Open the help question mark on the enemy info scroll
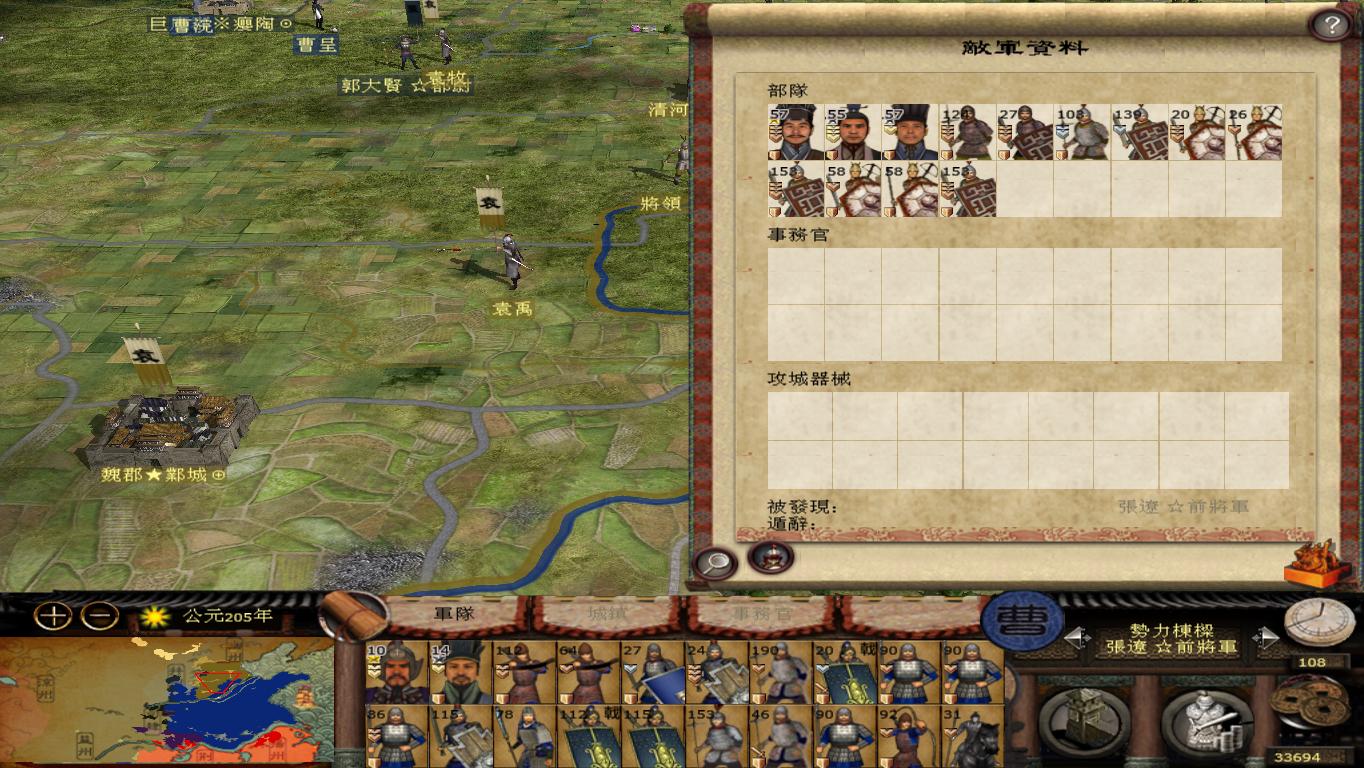The width and height of the screenshot is (1364, 768). coord(1330,25)
